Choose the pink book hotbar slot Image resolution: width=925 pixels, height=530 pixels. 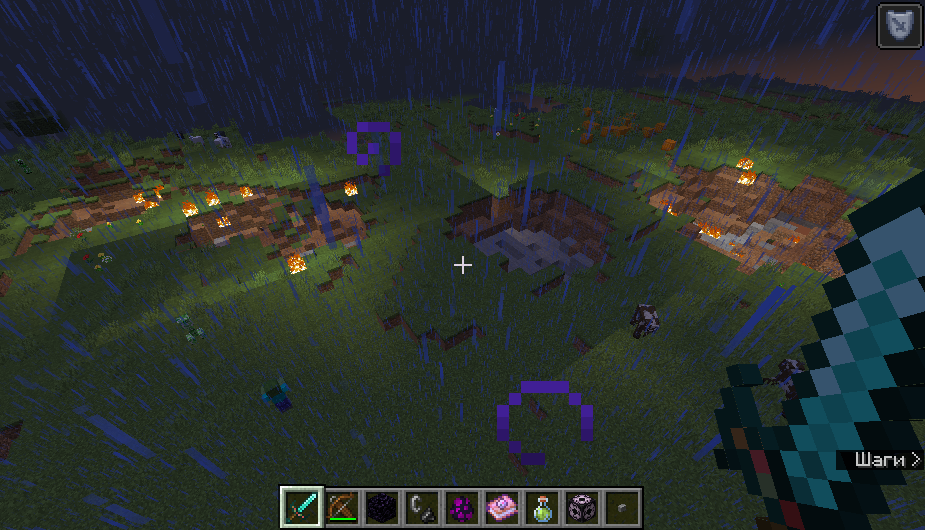tap(501, 507)
